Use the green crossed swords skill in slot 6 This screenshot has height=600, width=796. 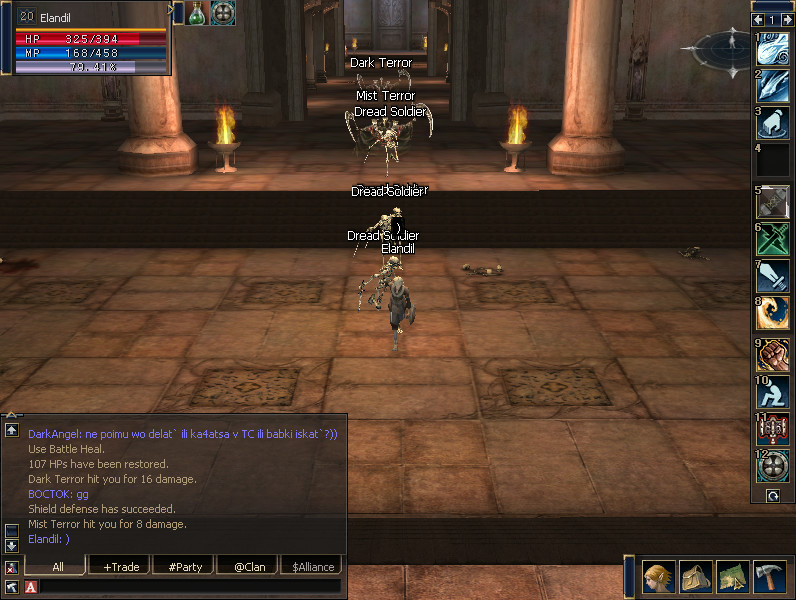click(773, 239)
